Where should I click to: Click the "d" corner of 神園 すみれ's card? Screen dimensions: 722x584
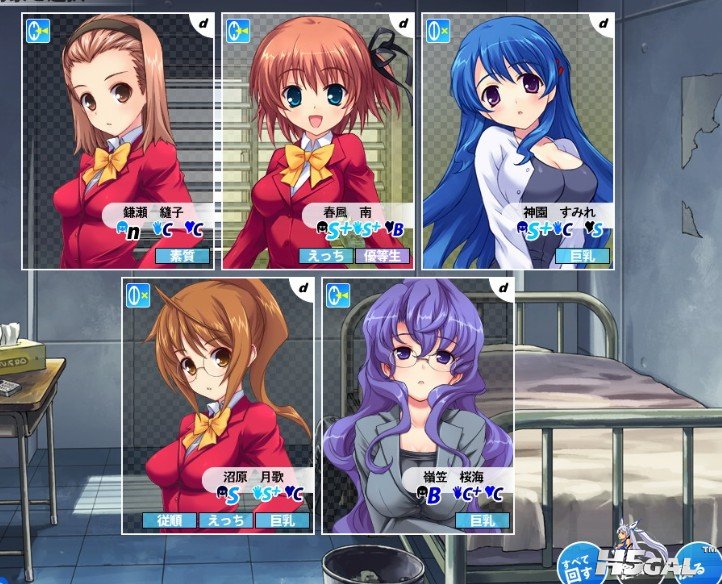(x=603, y=22)
